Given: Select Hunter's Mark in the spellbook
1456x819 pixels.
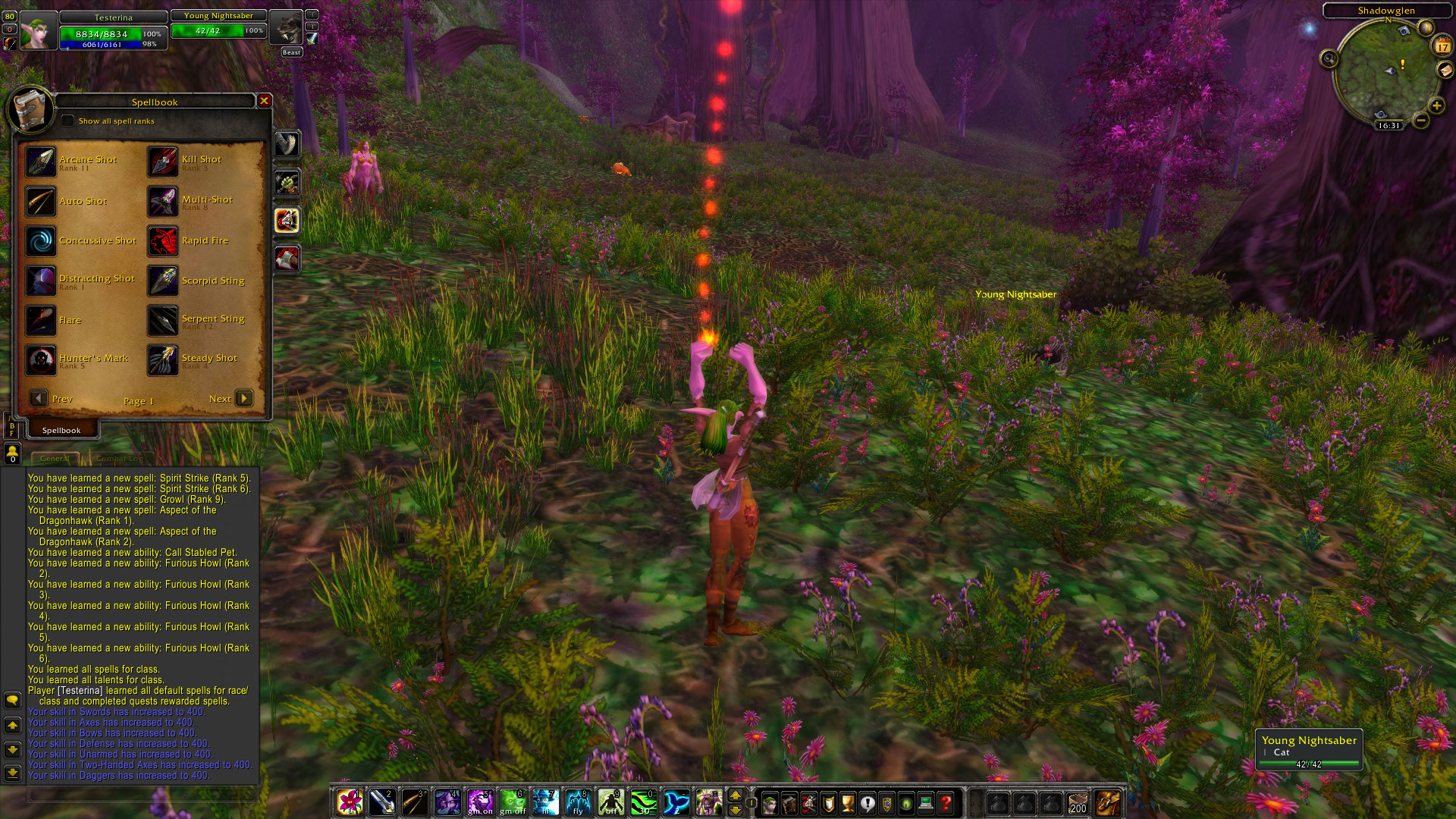Looking at the screenshot, I should pyautogui.click(x=42, y=360).
